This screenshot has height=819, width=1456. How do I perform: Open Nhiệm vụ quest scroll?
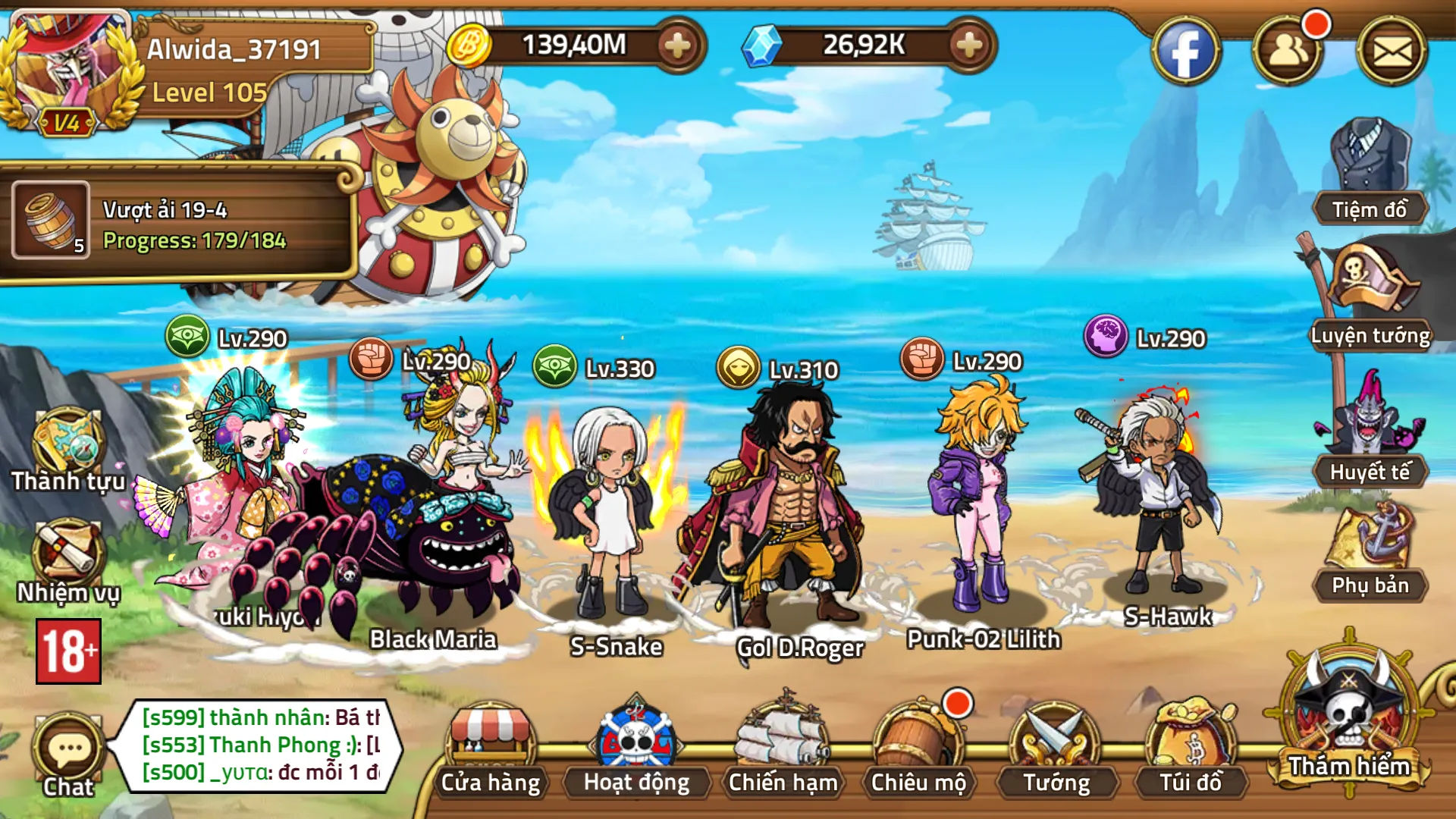tap(67, 560)
